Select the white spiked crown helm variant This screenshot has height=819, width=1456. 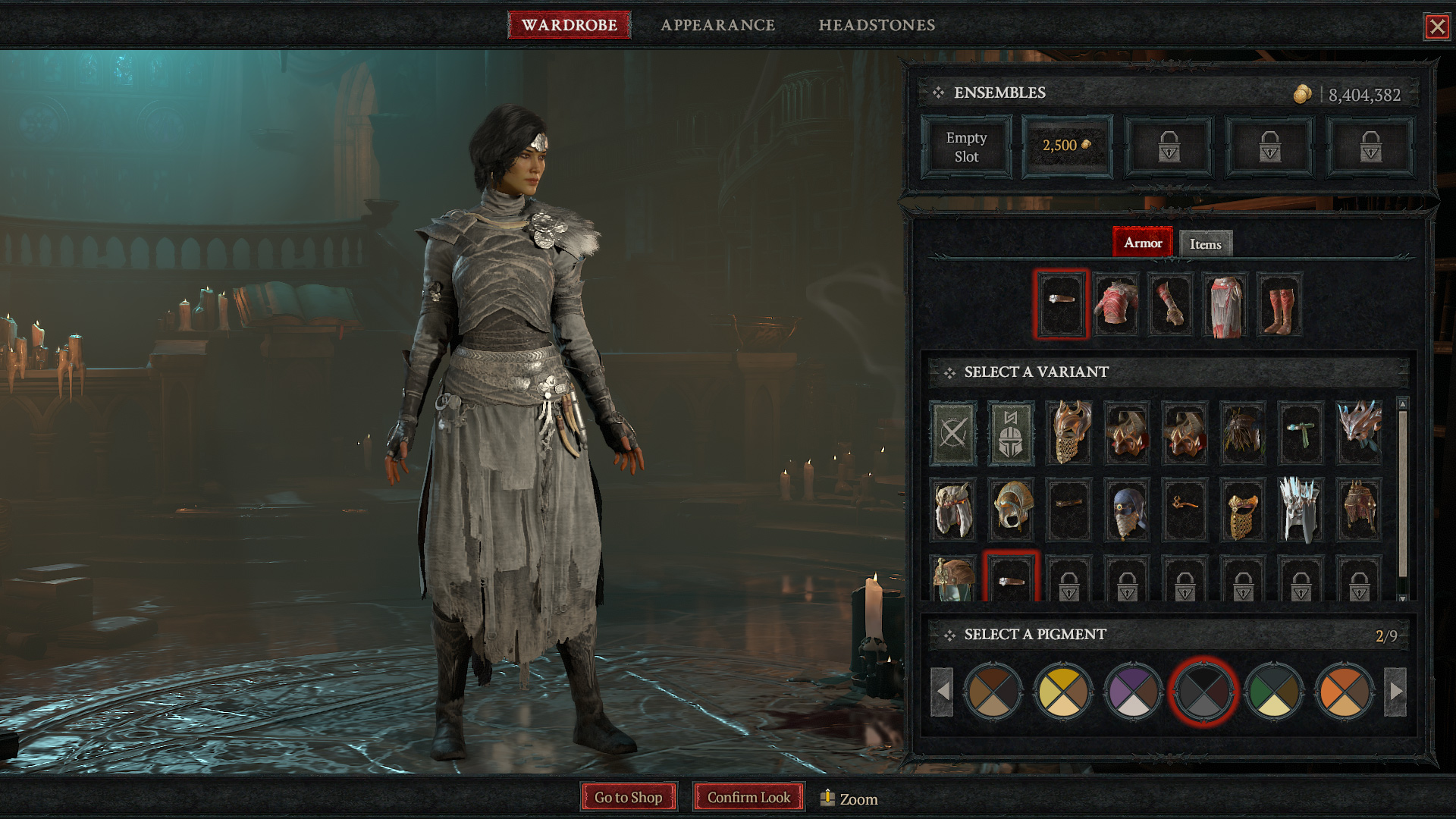(x=1301, y=510)
